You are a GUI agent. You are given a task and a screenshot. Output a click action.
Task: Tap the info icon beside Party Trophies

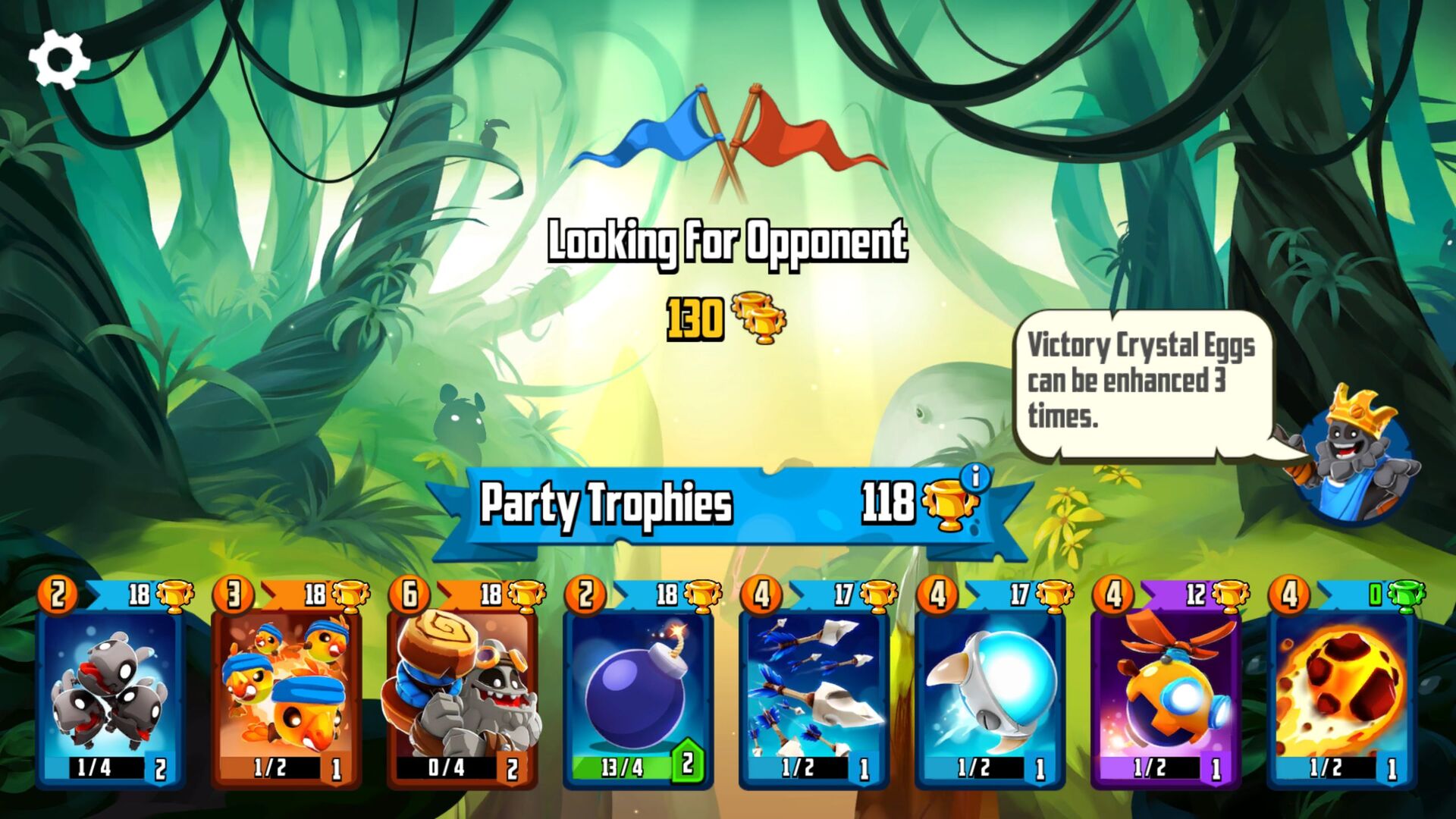[x=974, y=479]
